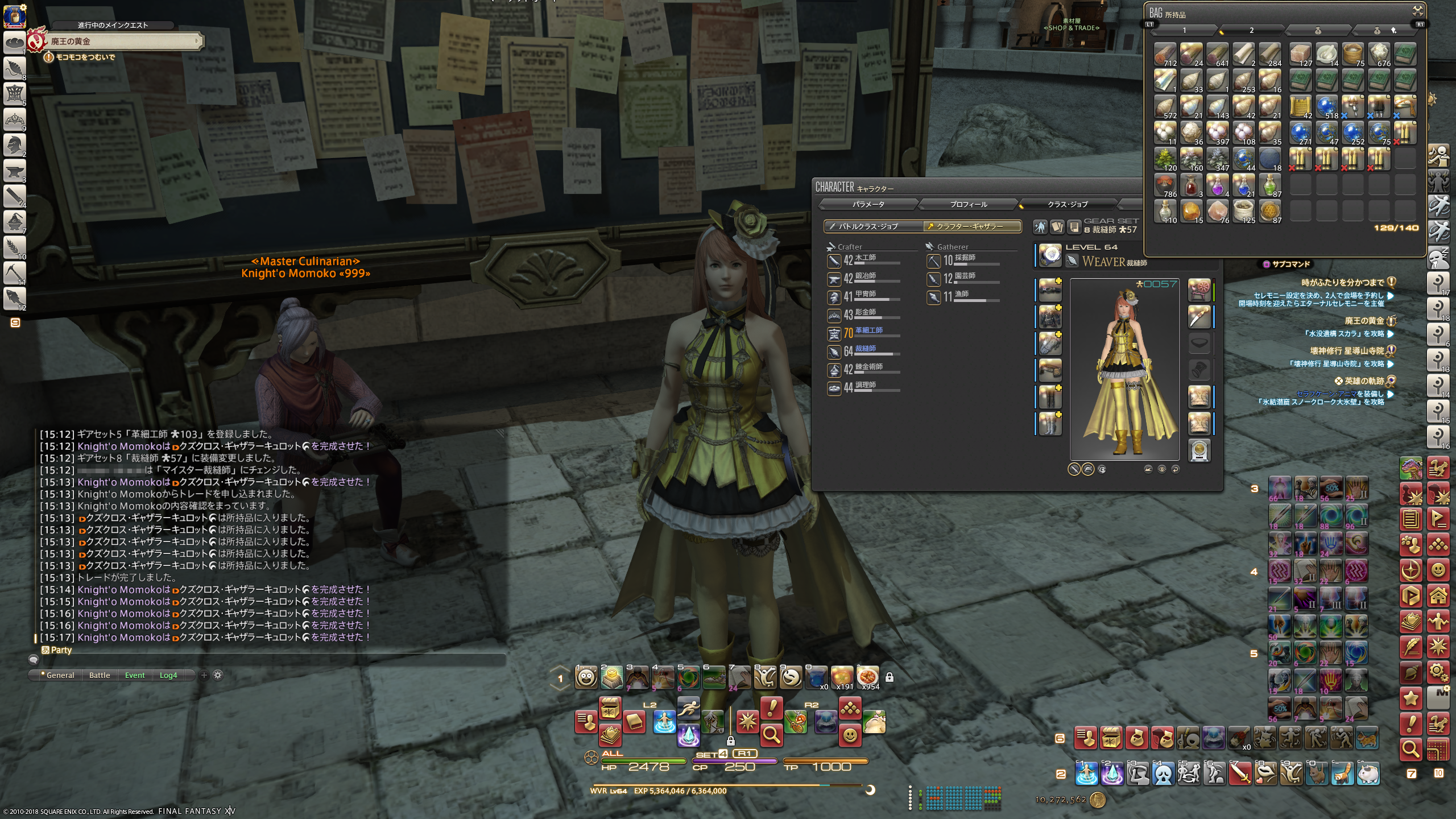Open the プロフィール character tab
The width and height of the screenshot is (1456, 819).
(968, 204)
